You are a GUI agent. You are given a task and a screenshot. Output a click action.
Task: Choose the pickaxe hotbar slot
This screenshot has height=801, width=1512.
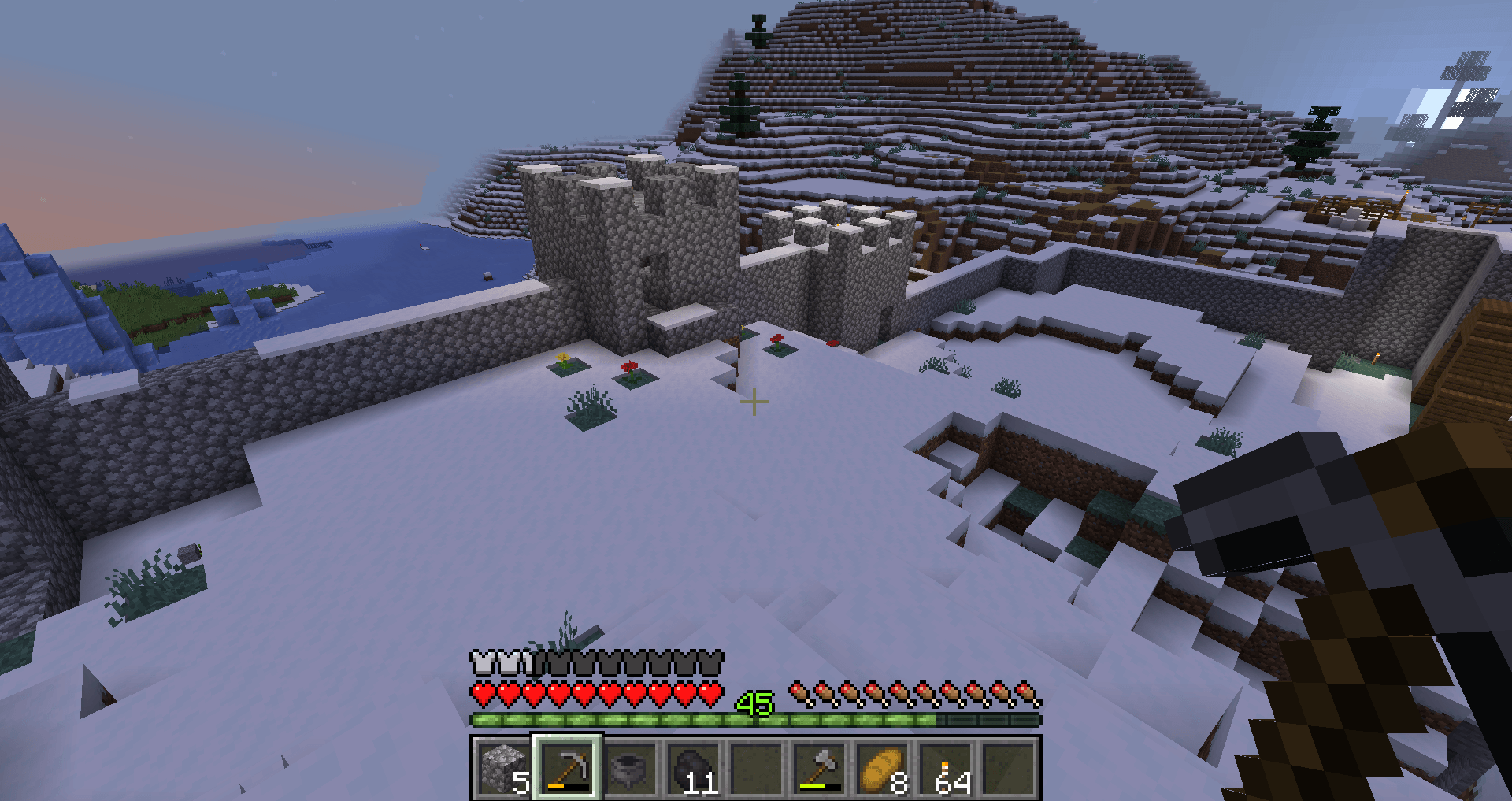(567, 768)
